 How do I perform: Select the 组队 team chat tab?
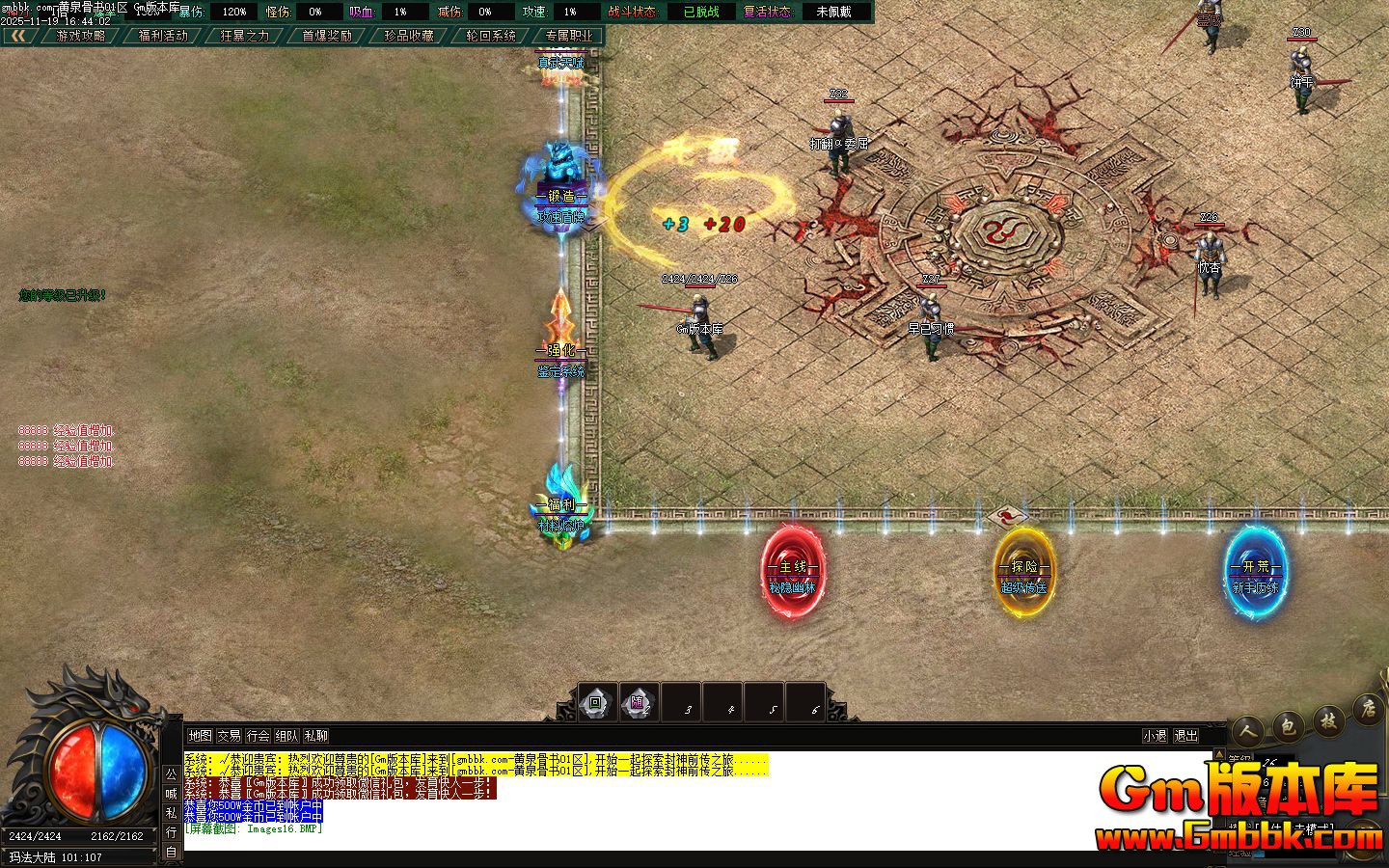tap(286, 736)
